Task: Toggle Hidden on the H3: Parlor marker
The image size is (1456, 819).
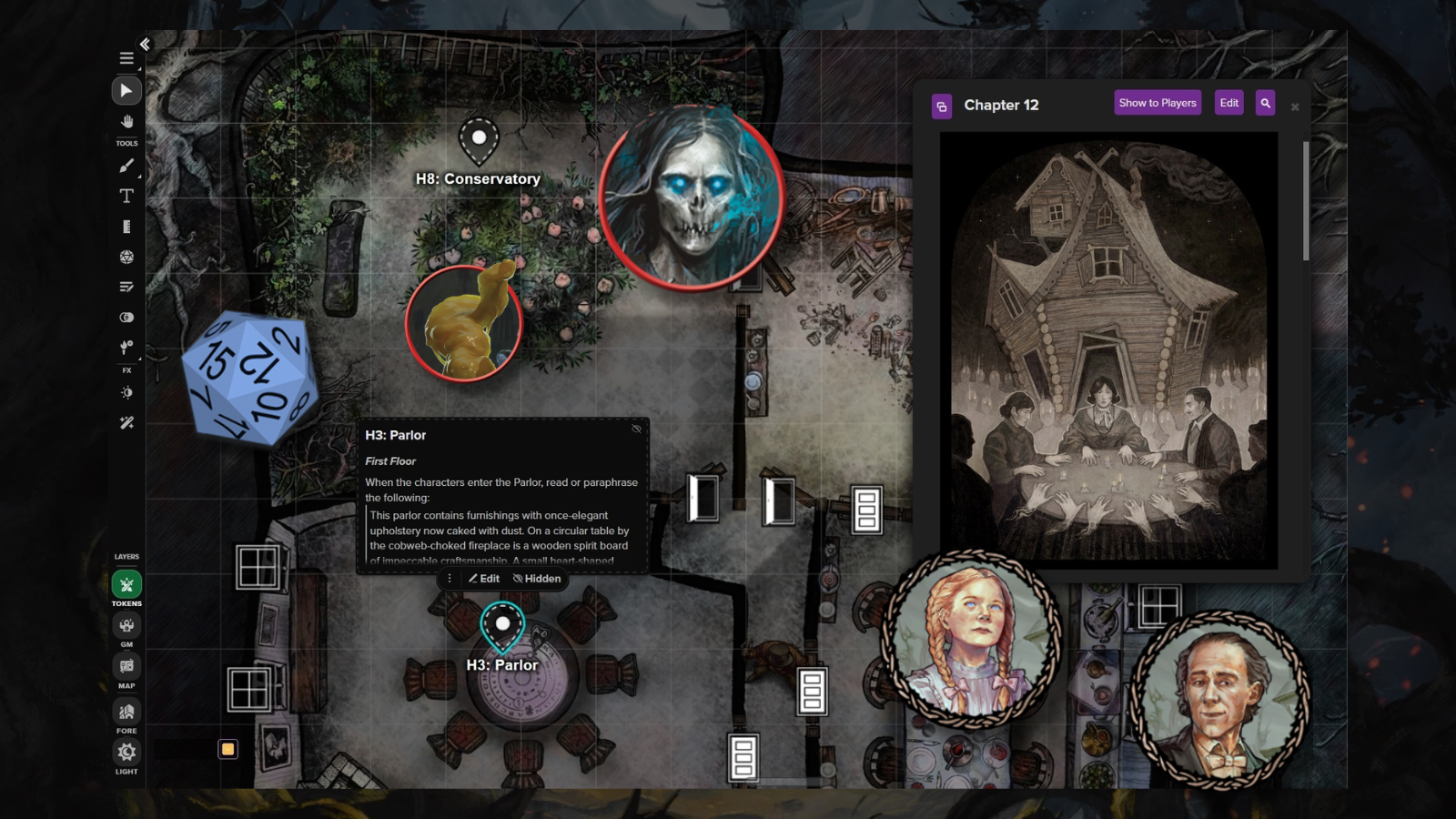Action: point(537,579)
